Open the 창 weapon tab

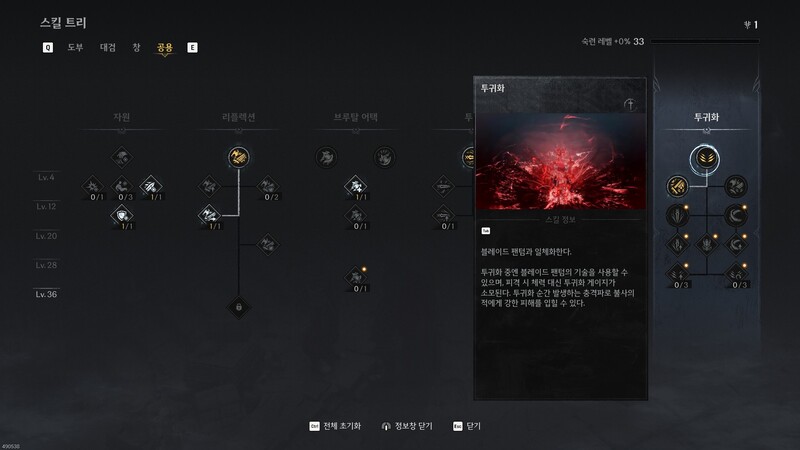tap(136, 48)
